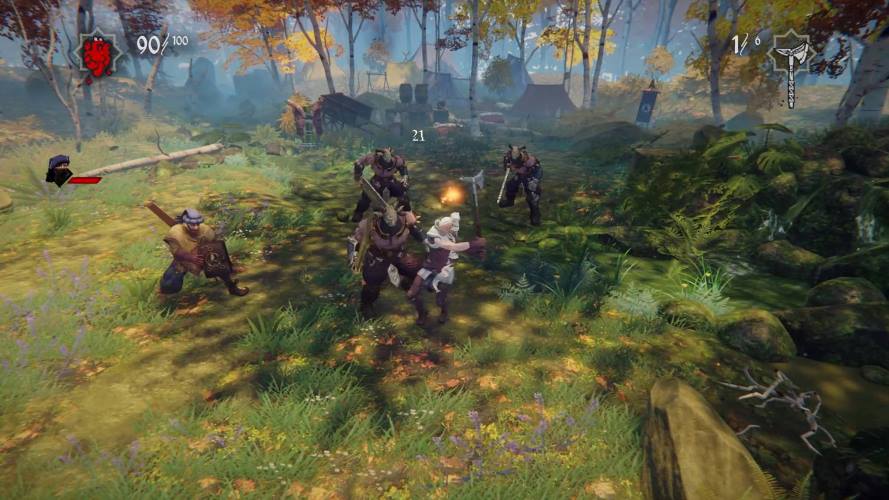Viewport: 889px width, 500px height.
Task: Click the red lion emblem icon
Action: (x=97, y=53)
